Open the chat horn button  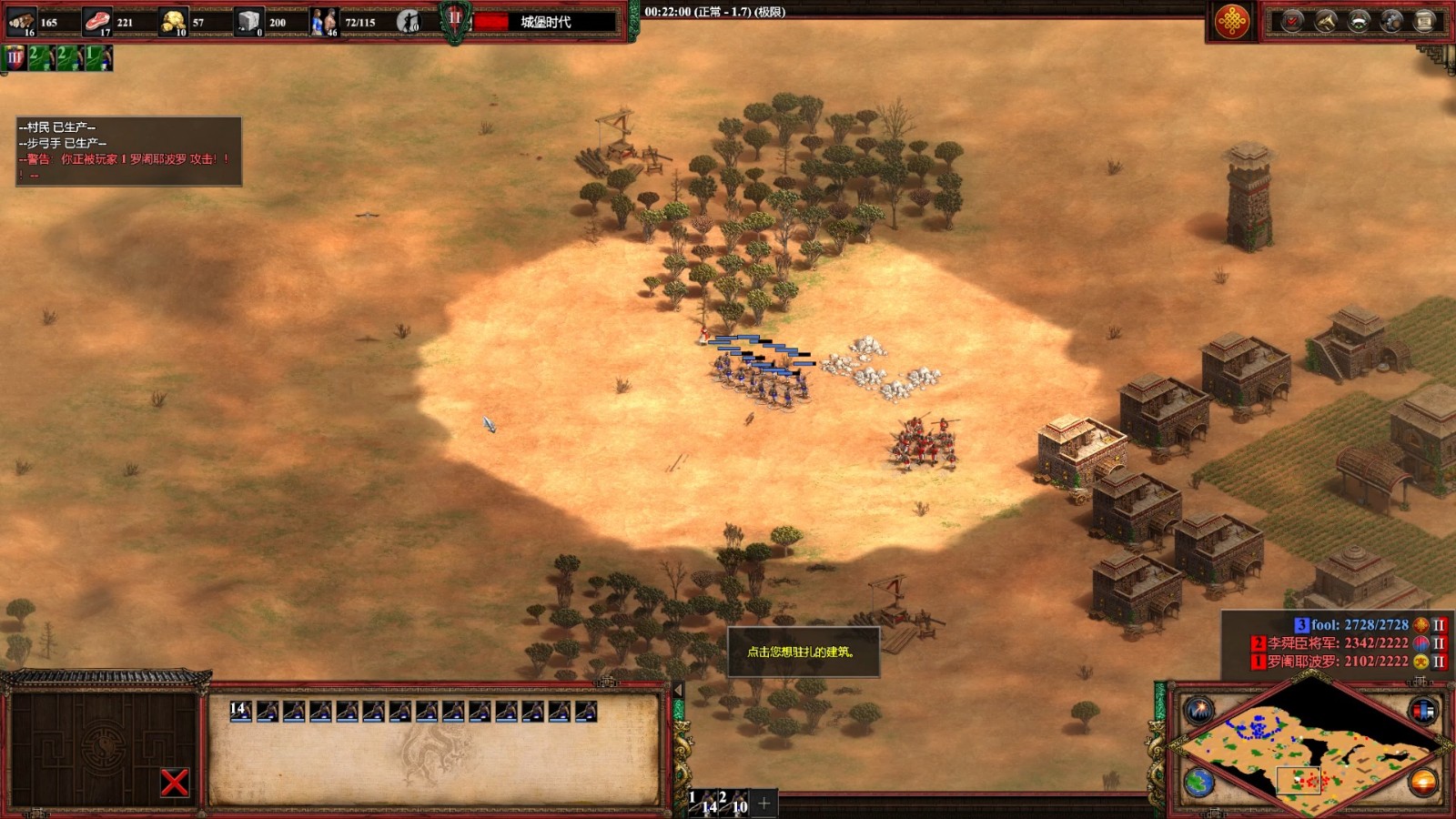point(1326,21)
